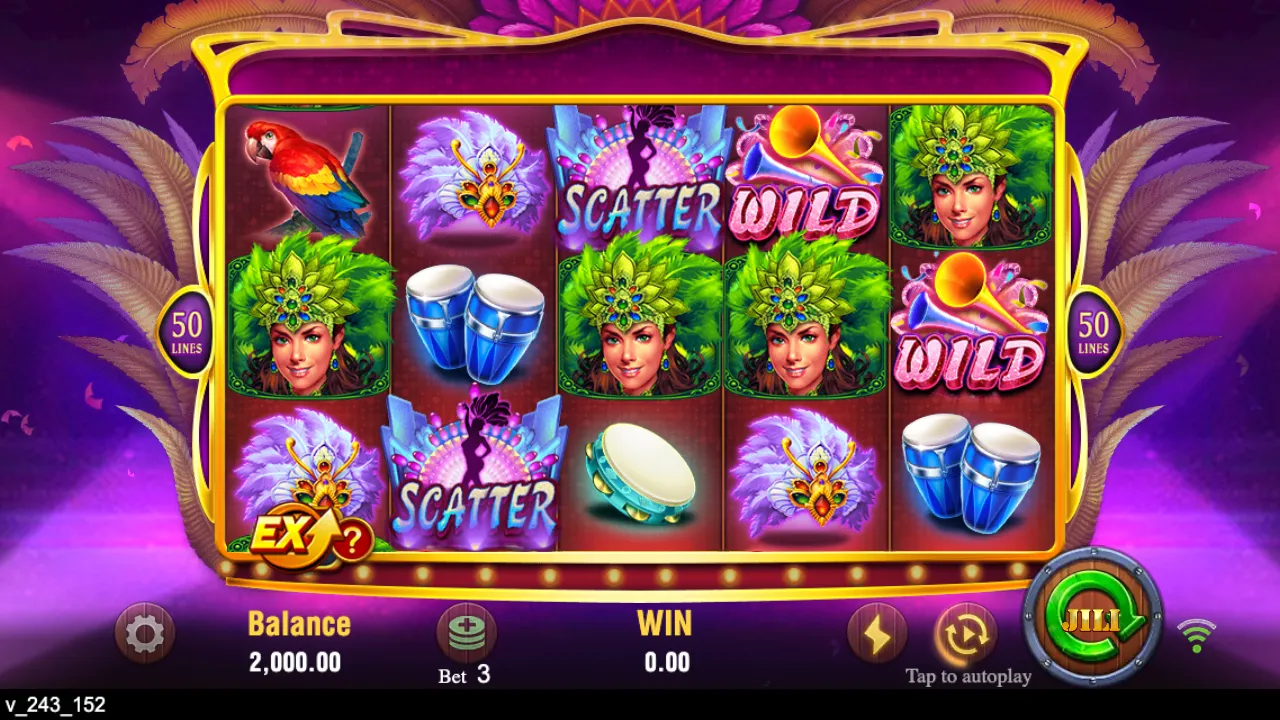Spin the reels with the JILI button
The image size is (1280, 720).
(x=1092, y=617)
